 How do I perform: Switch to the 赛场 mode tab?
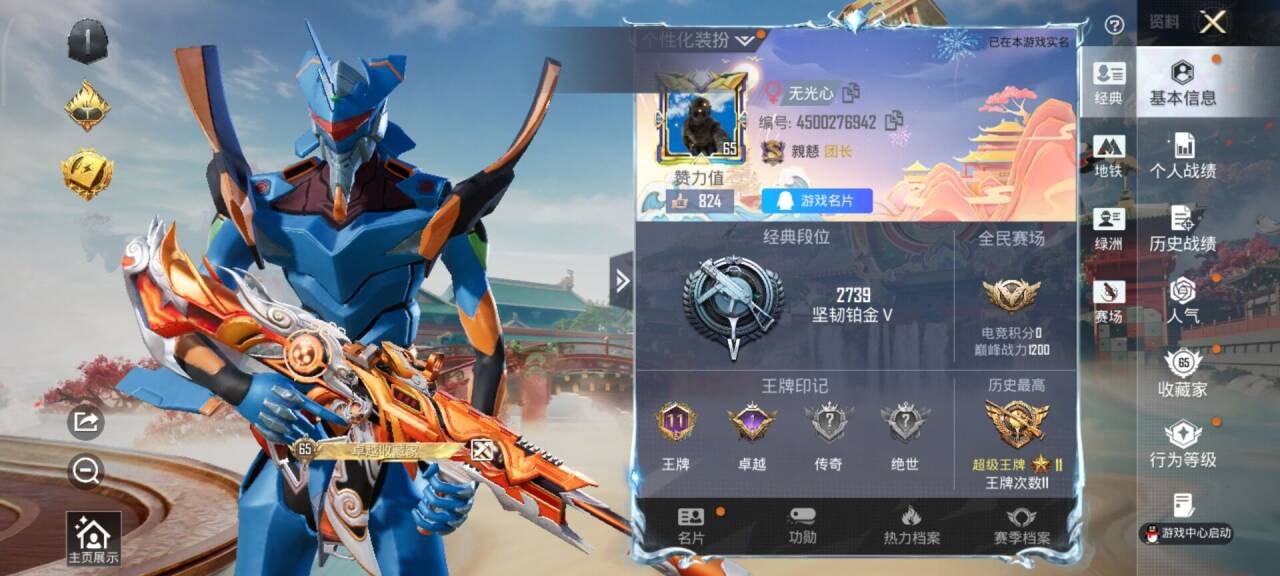point(1109,301)
